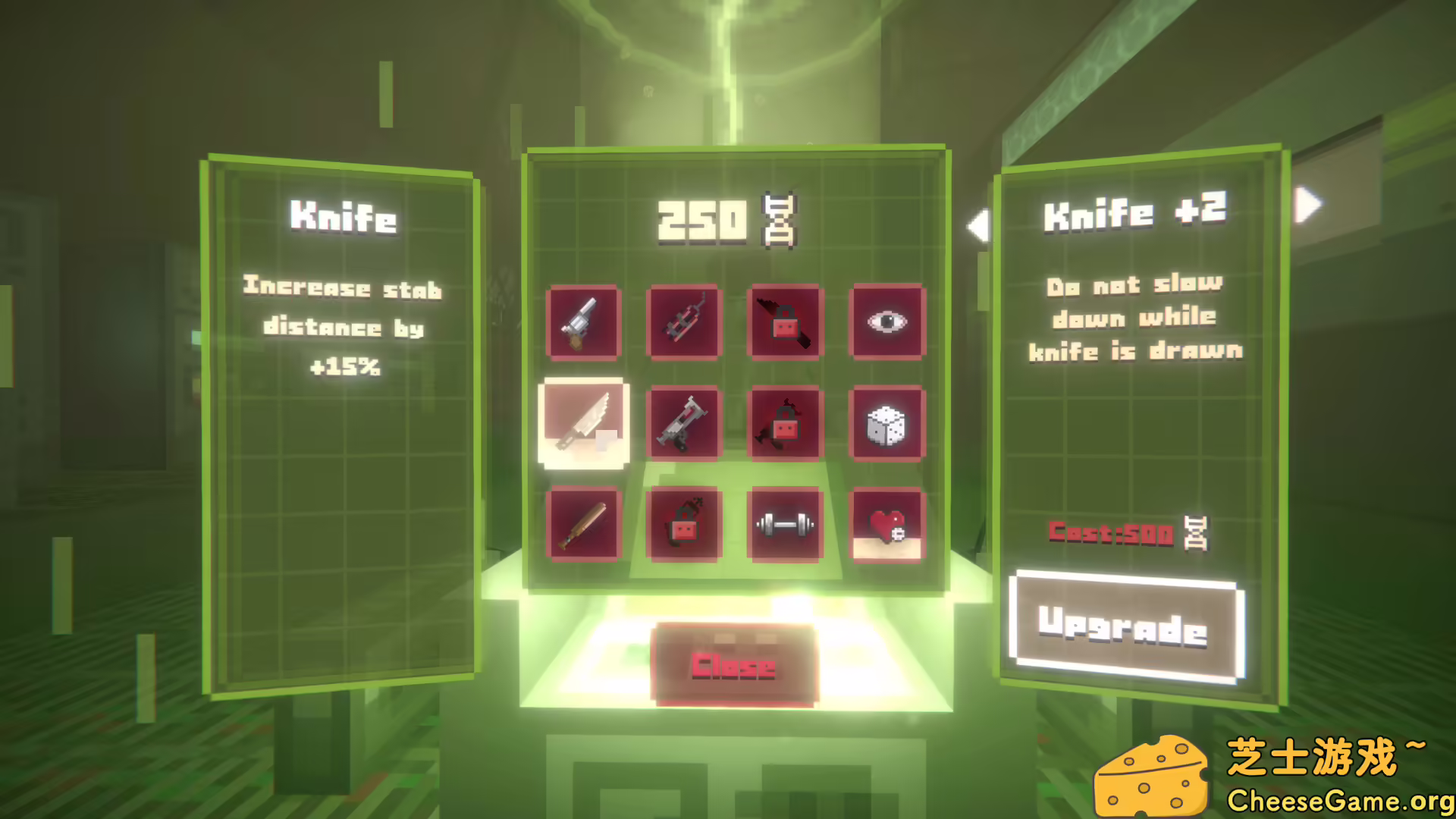Click the locked upgrade next to the eye
This screenshot has width=1456, height=819.
[x=785, y=322]
